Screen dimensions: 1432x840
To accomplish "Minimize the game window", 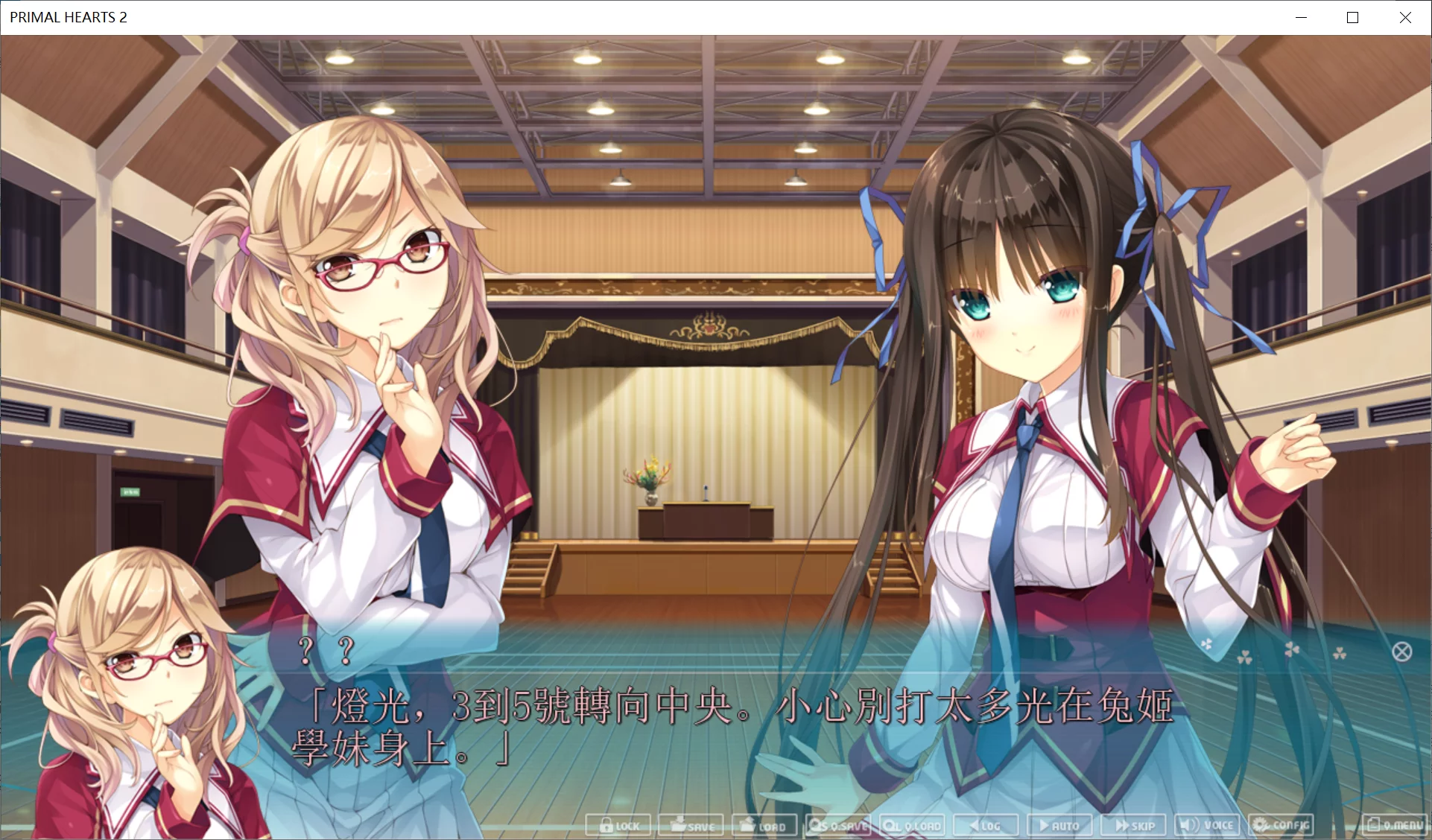I will tap(1302, 16).
